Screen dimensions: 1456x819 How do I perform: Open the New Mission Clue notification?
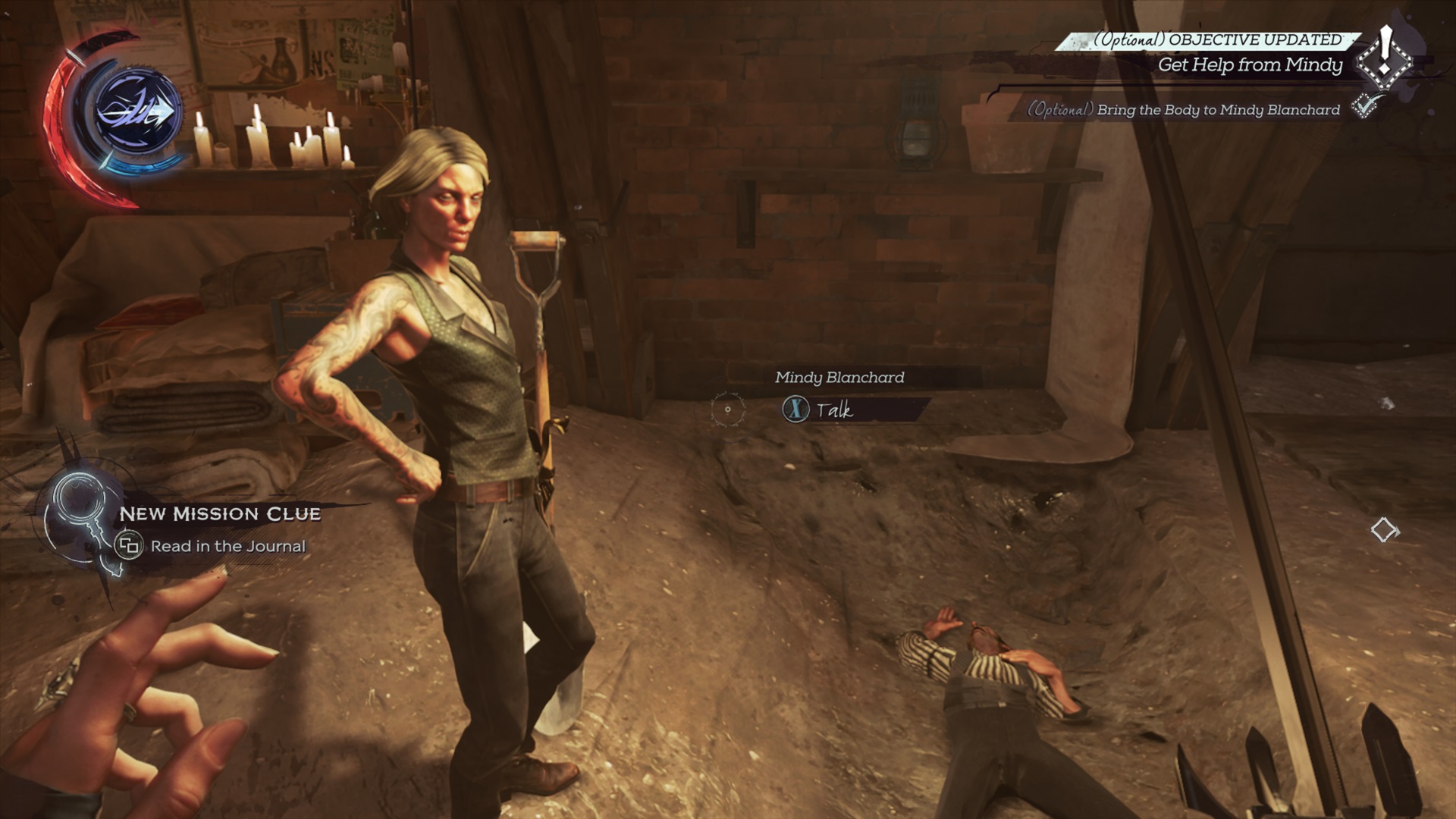coord(220,514)
